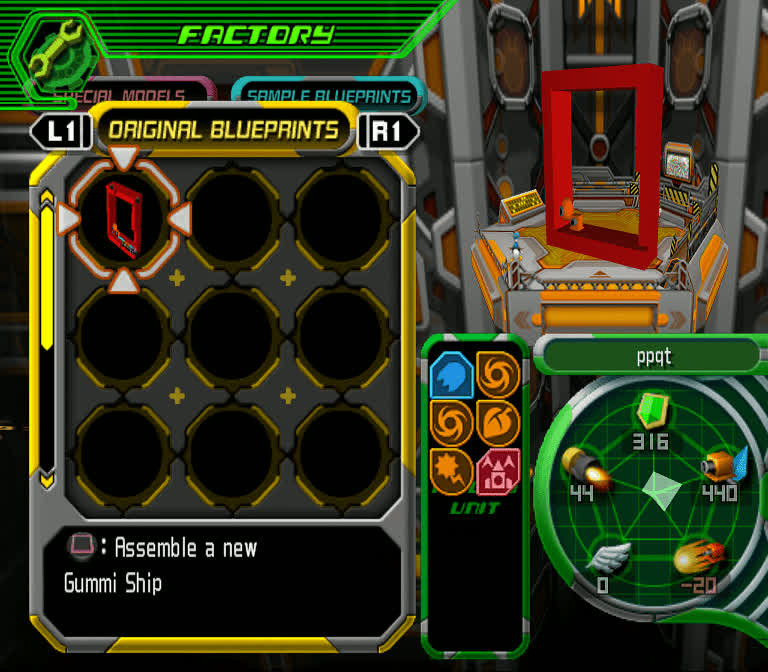Pick the orange leaf unit icon
The width and height of the screenshot is (768, 672).
(x=497, y=422)
